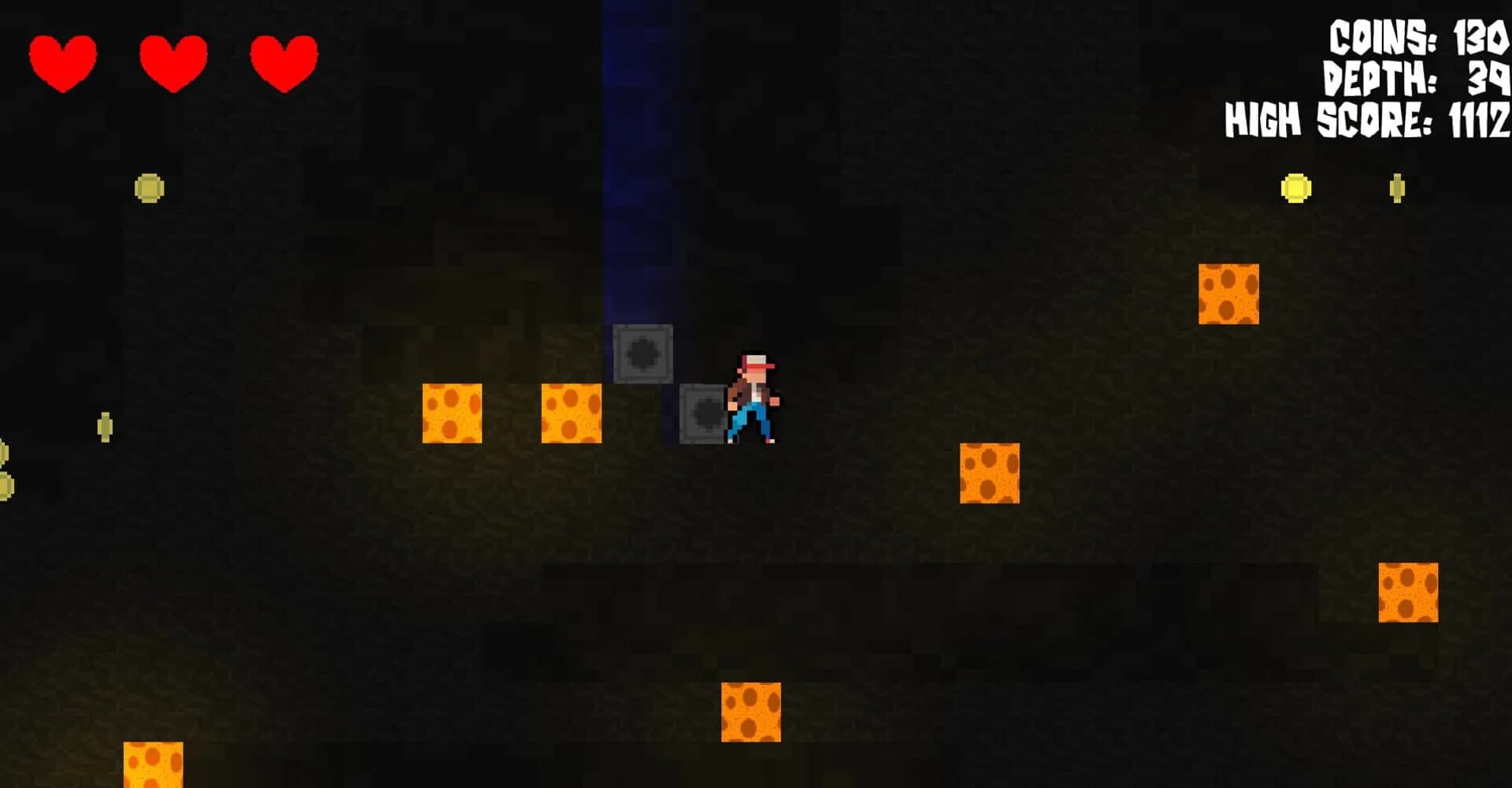This screenshot has height=788, width=1512.
Task: Click the lava block near the top right
Action: 1230,295
